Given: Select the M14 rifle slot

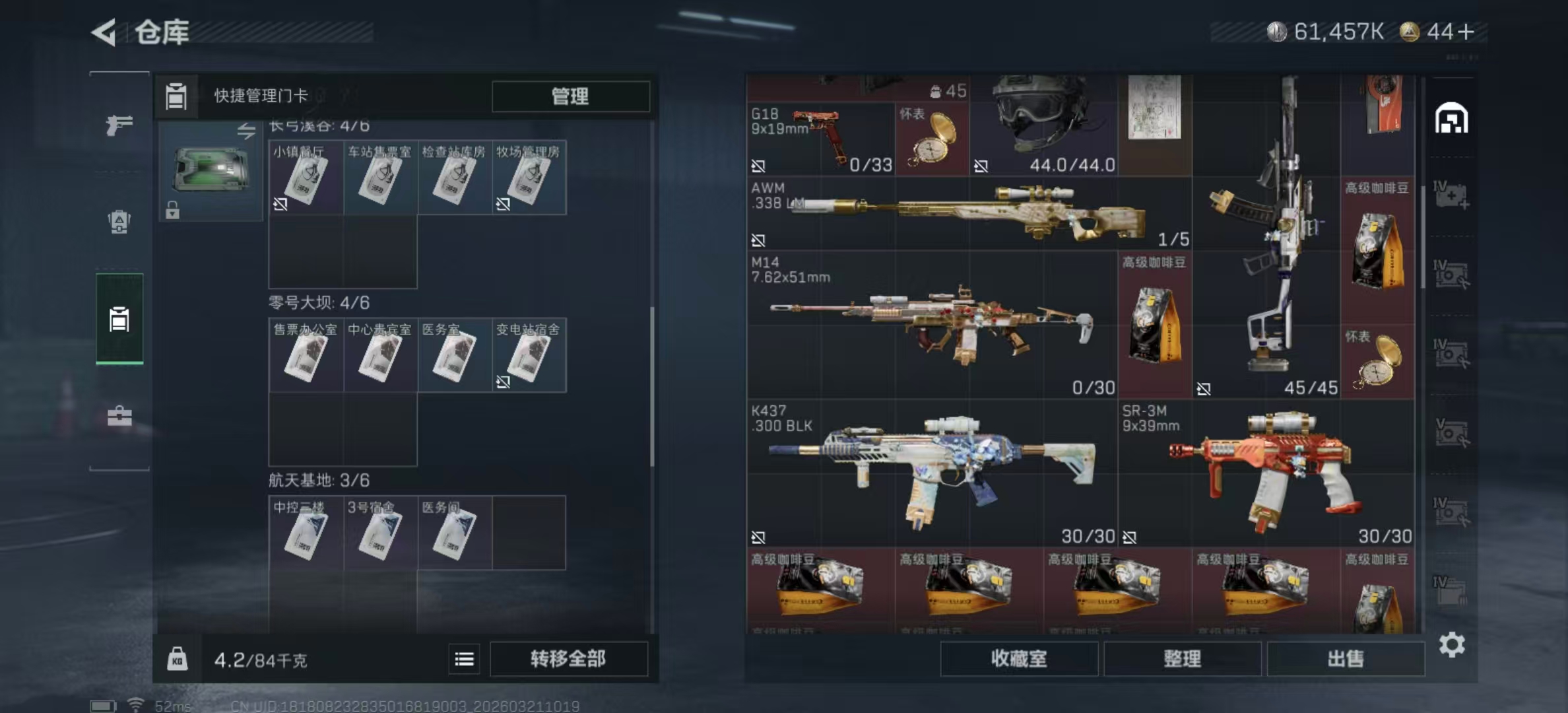Looking at the screenshot, I should click(x=931, y=325).
